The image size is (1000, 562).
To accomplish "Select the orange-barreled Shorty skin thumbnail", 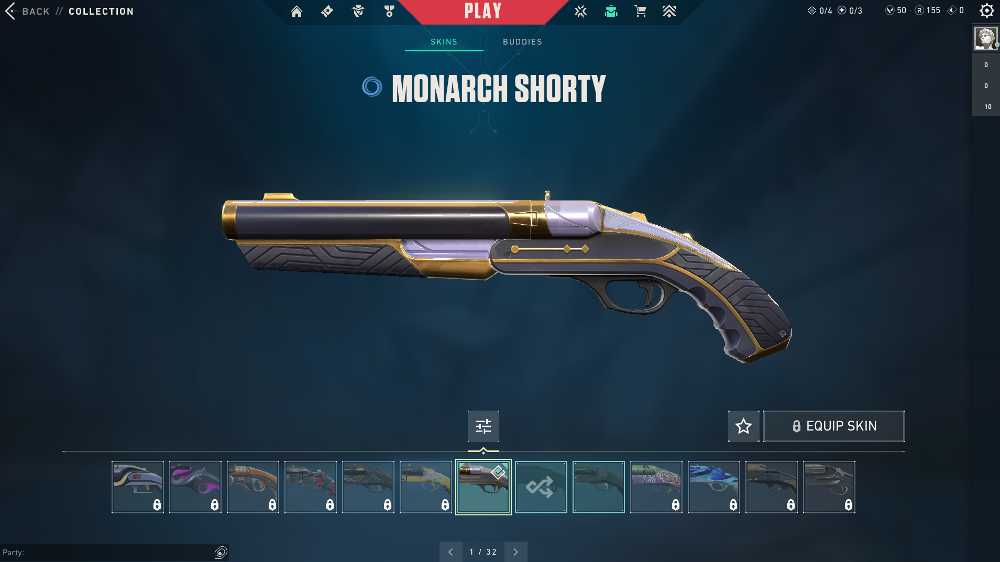I will (x=253, y=487).
